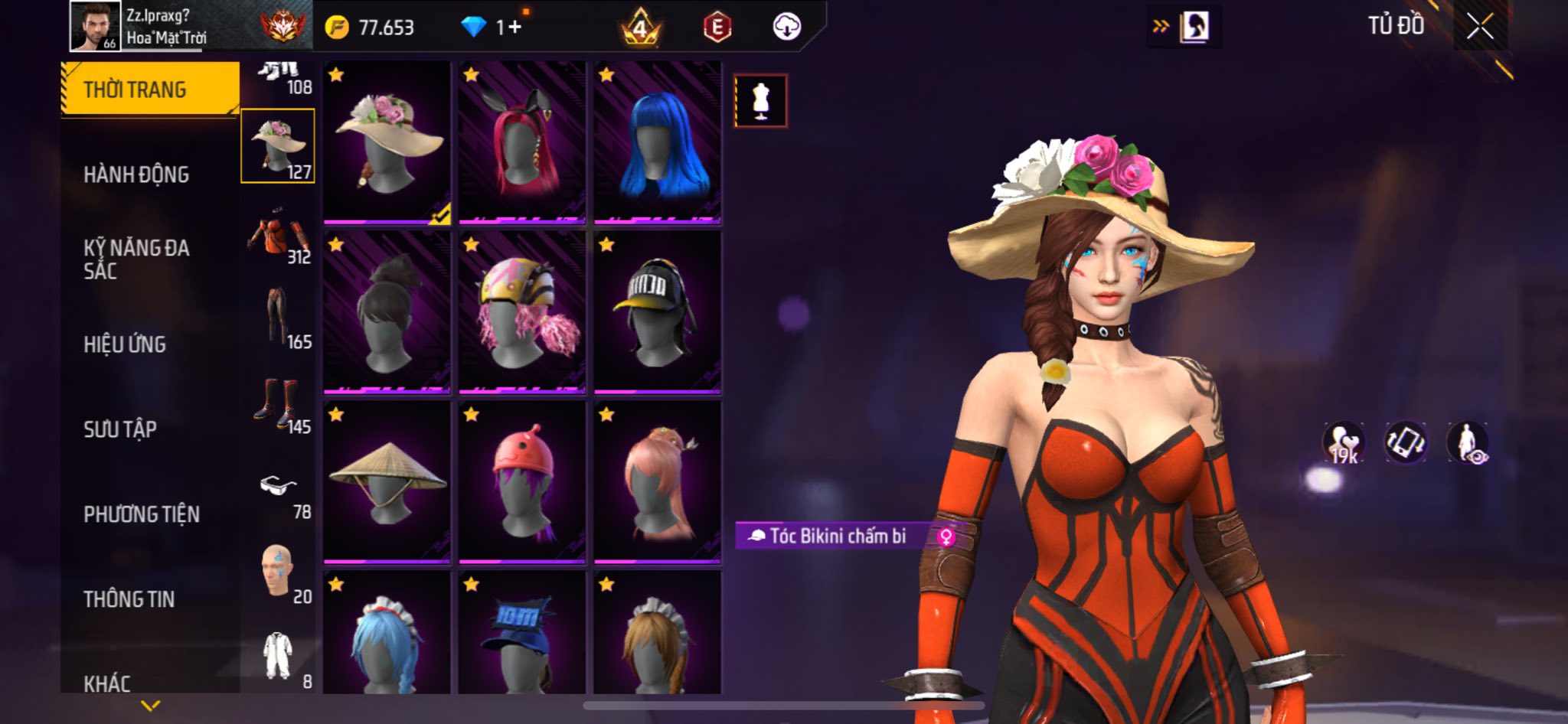Click the mannequin outfit preset icon
Image resolution: width=1568 pixels, height=724 pixels.
(x=760, y=100)
